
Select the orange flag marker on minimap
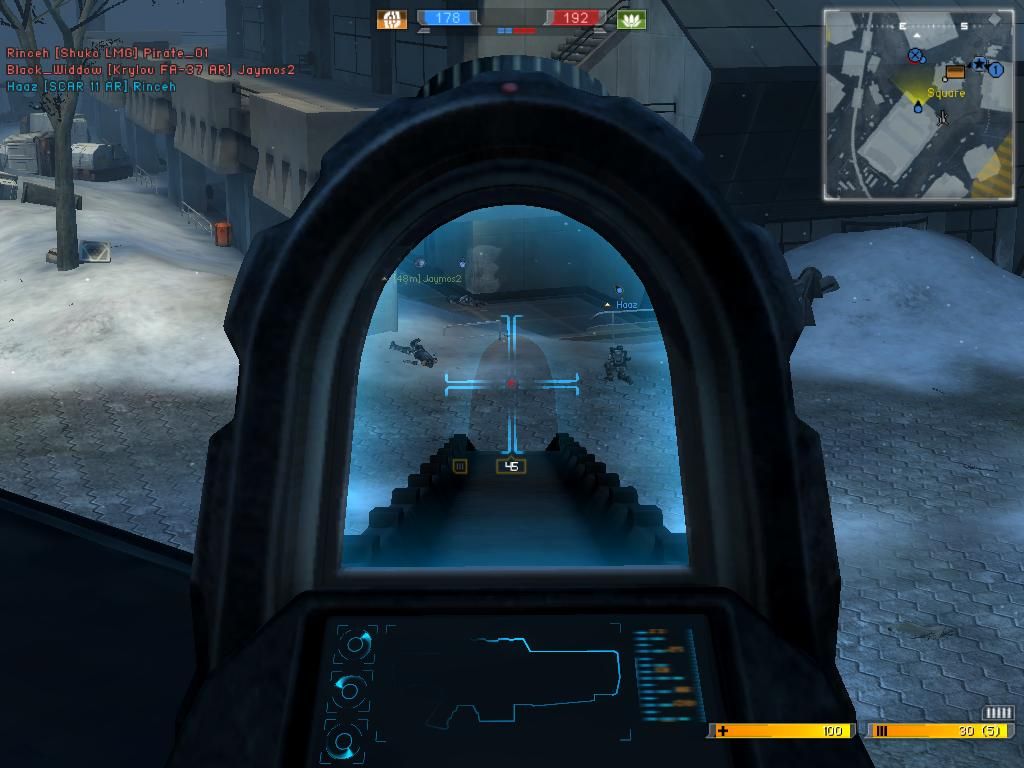(x=954, y=72)
